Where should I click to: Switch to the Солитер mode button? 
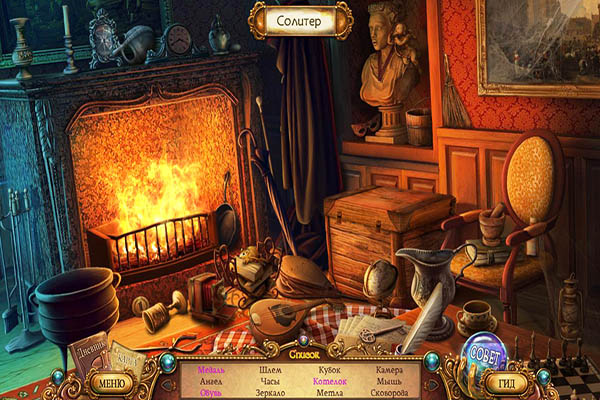click(x=301, y=20)
